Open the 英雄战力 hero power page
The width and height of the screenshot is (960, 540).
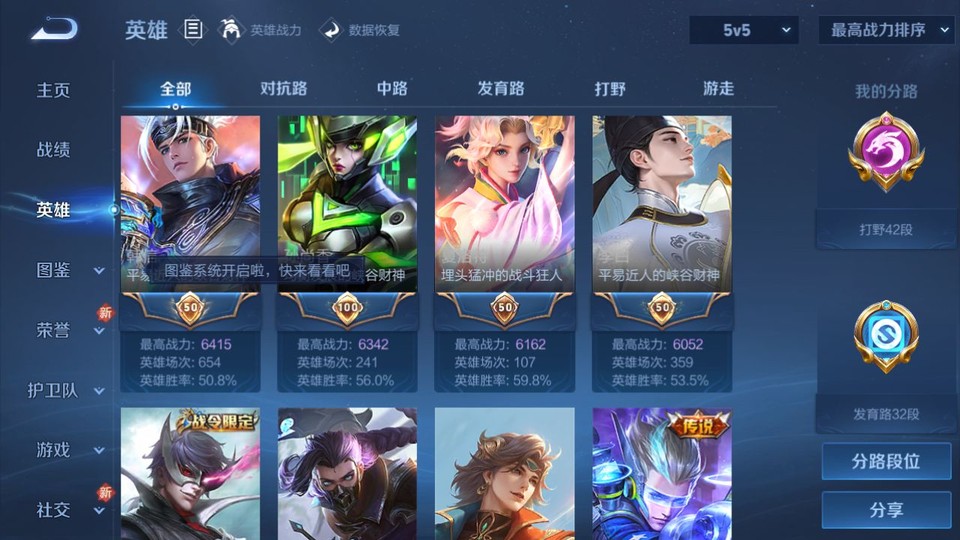coord(261,30)
